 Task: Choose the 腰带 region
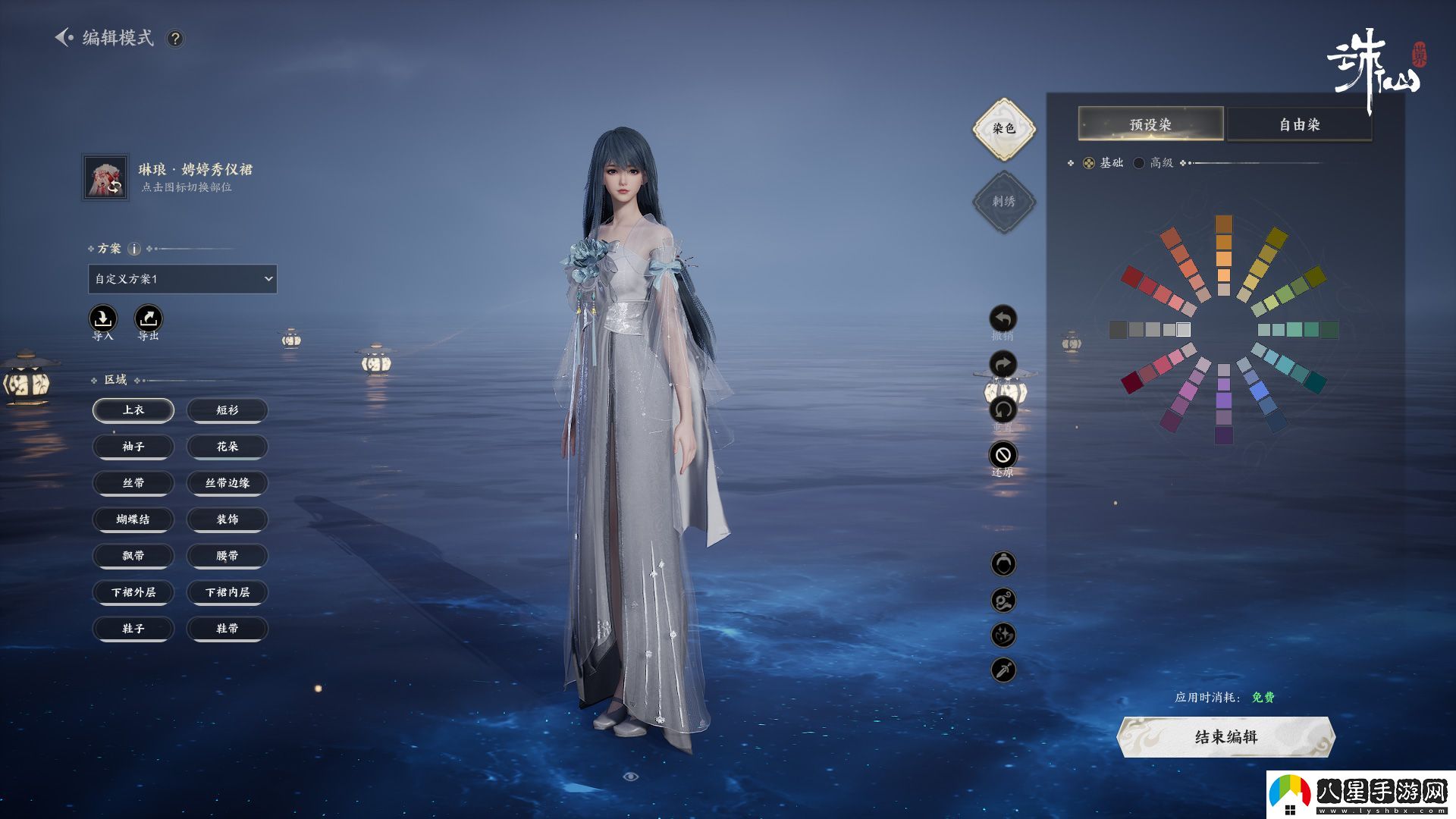click(x=227, y=556)
